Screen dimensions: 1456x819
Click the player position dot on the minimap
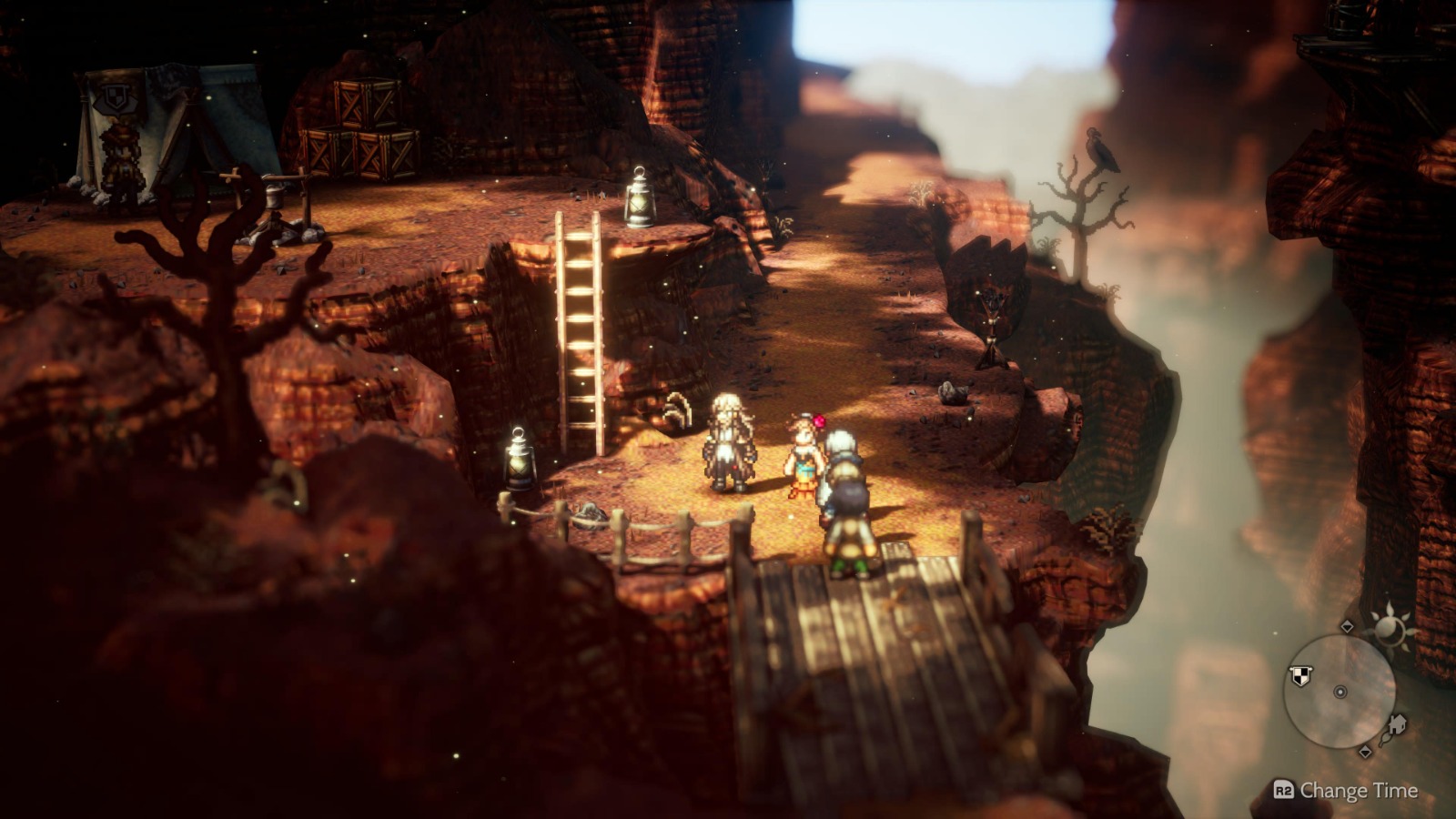1340,693
